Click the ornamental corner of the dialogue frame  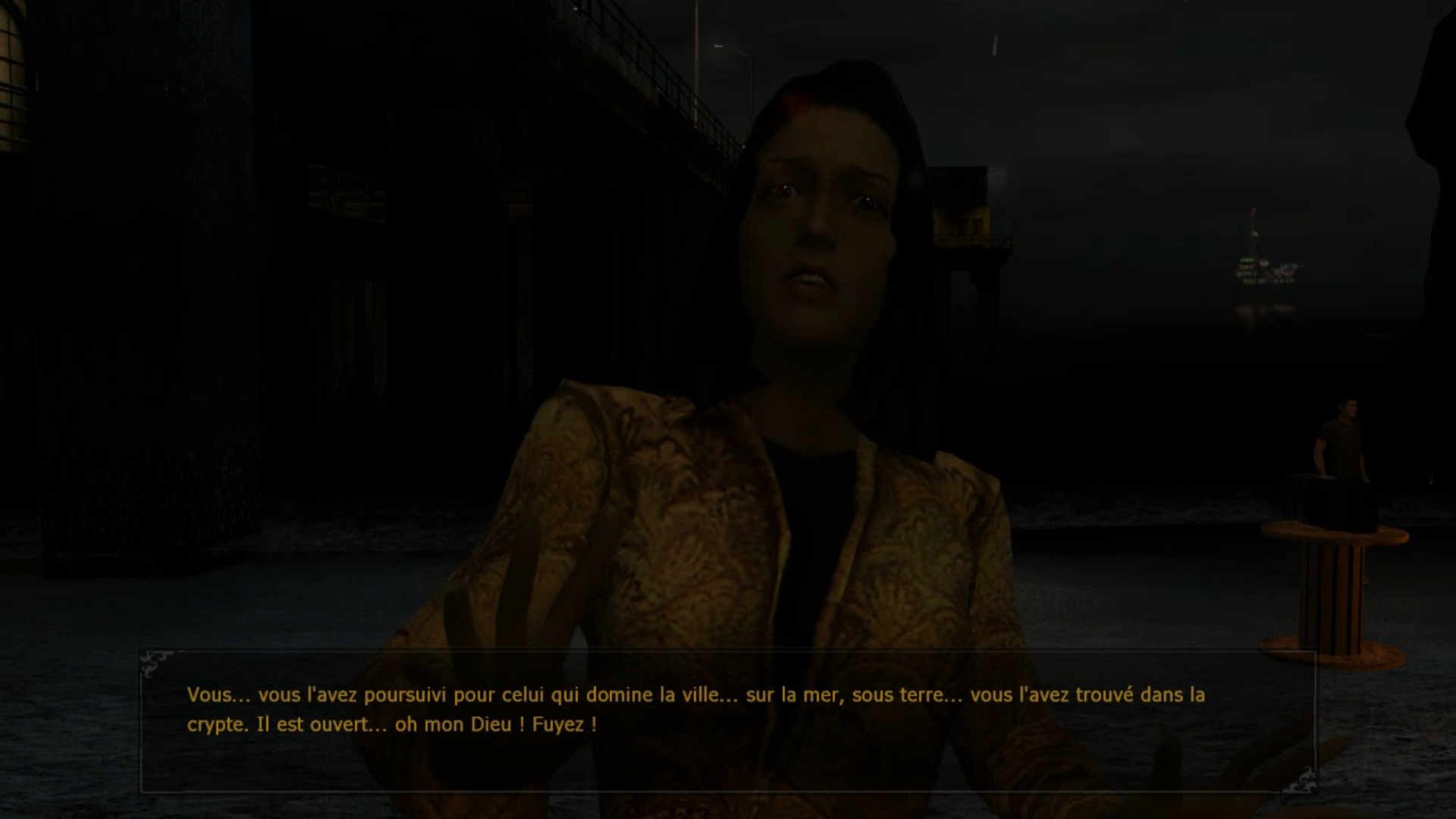tap(159, 662)
